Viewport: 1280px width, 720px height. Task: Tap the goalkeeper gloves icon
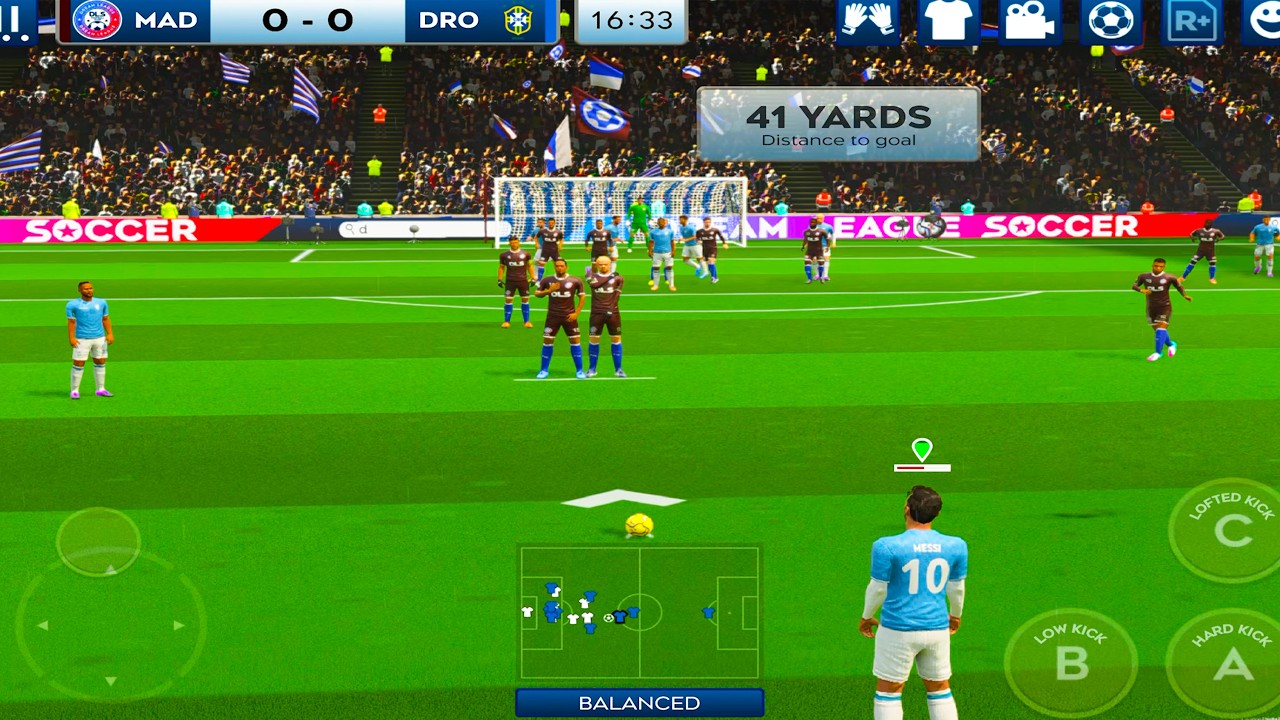[868, 21]
